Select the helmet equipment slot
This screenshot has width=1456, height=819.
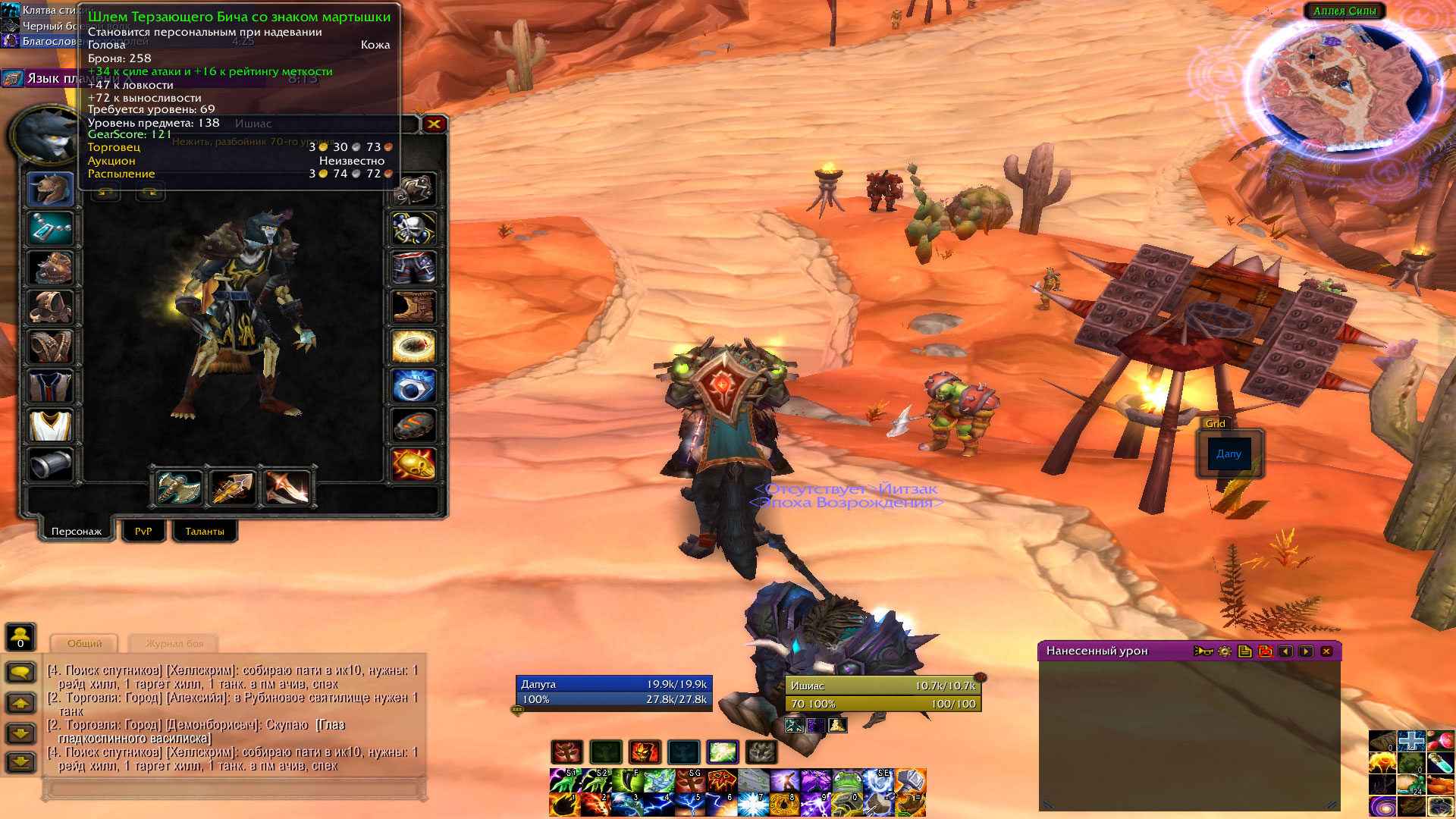(x=50, y=189)
